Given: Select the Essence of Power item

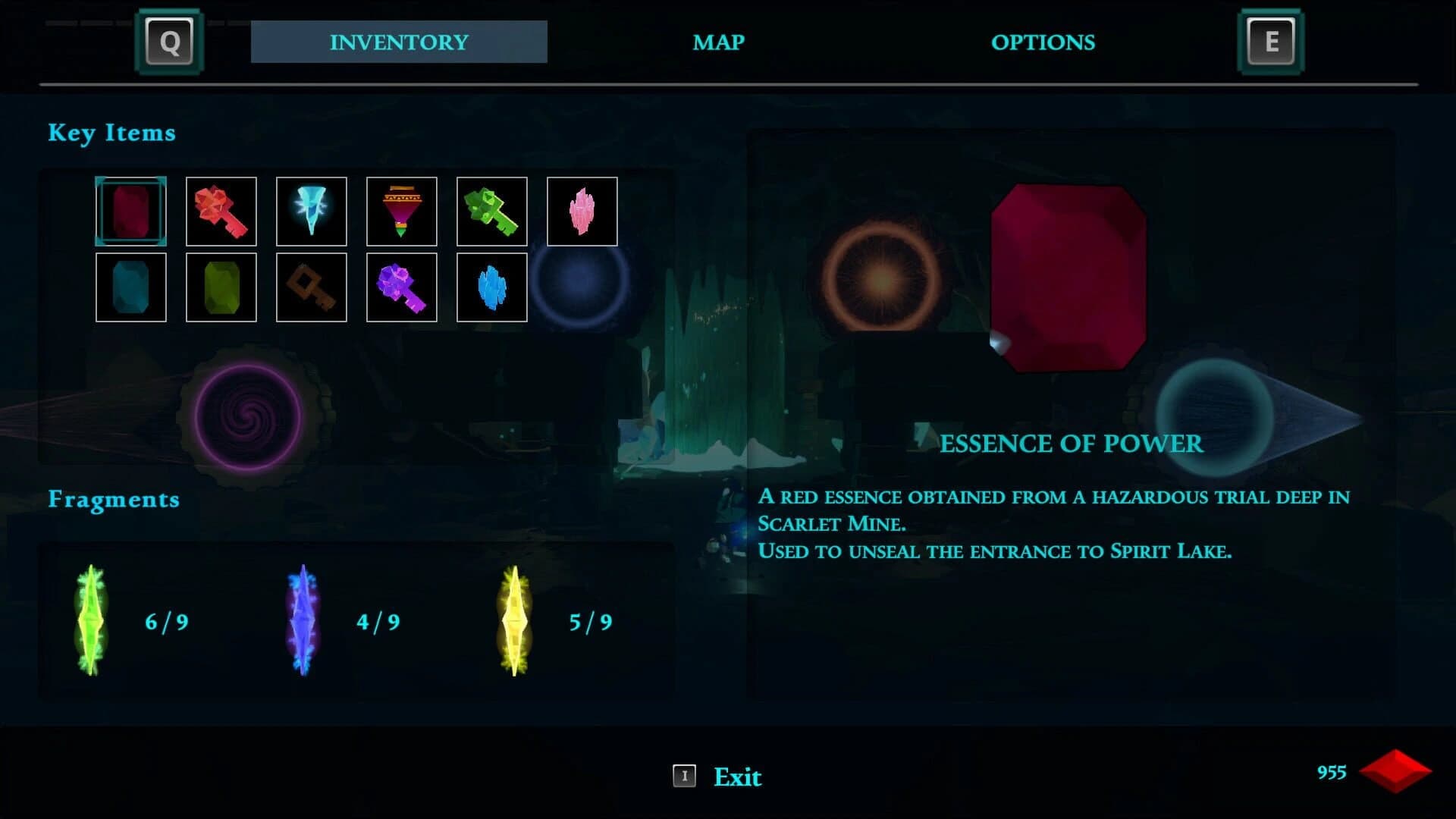Looking at the screenshot, I should (x=130, y=212).
